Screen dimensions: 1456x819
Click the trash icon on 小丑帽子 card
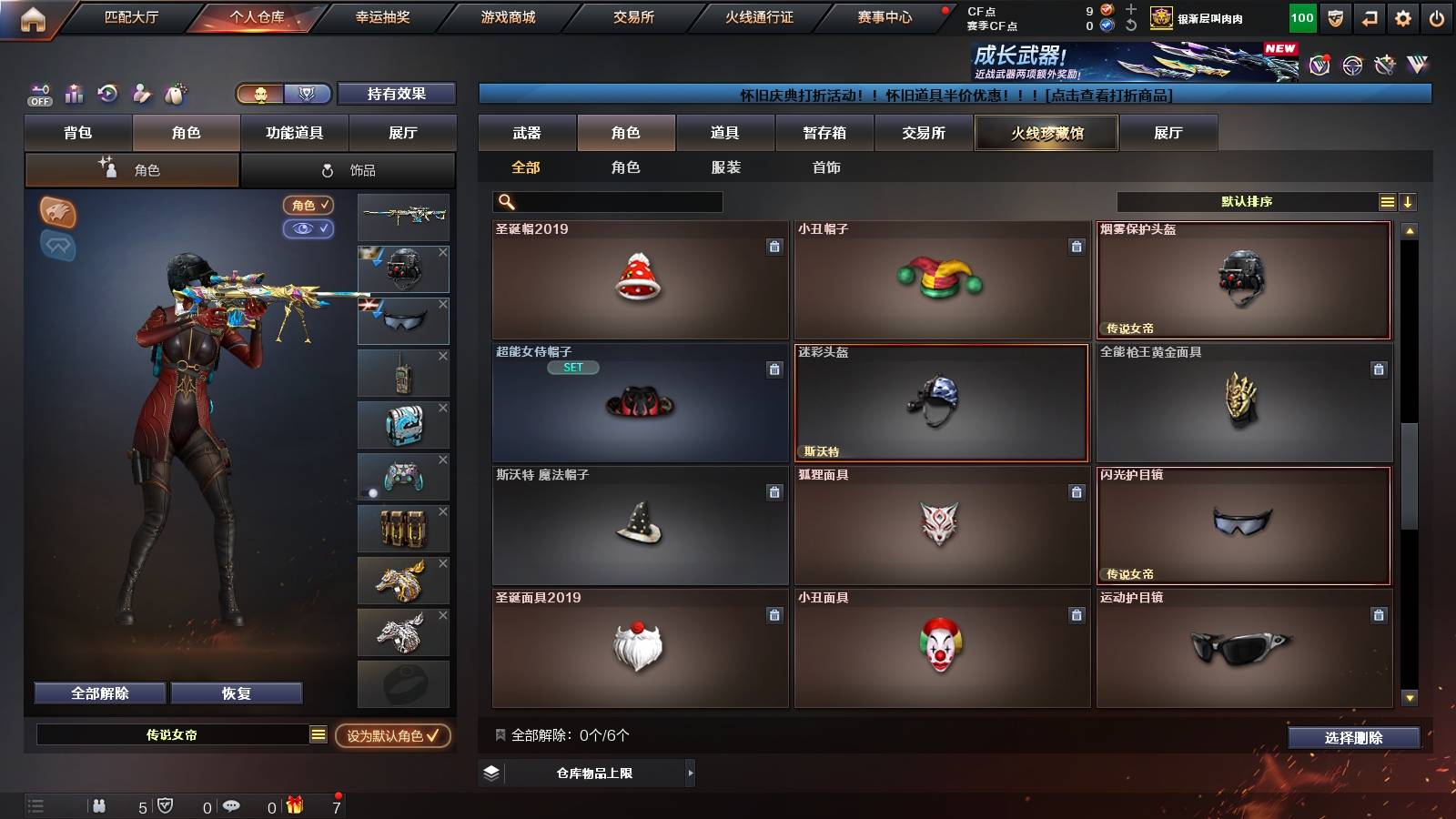pyautogui.click(x=1076, y=245)
